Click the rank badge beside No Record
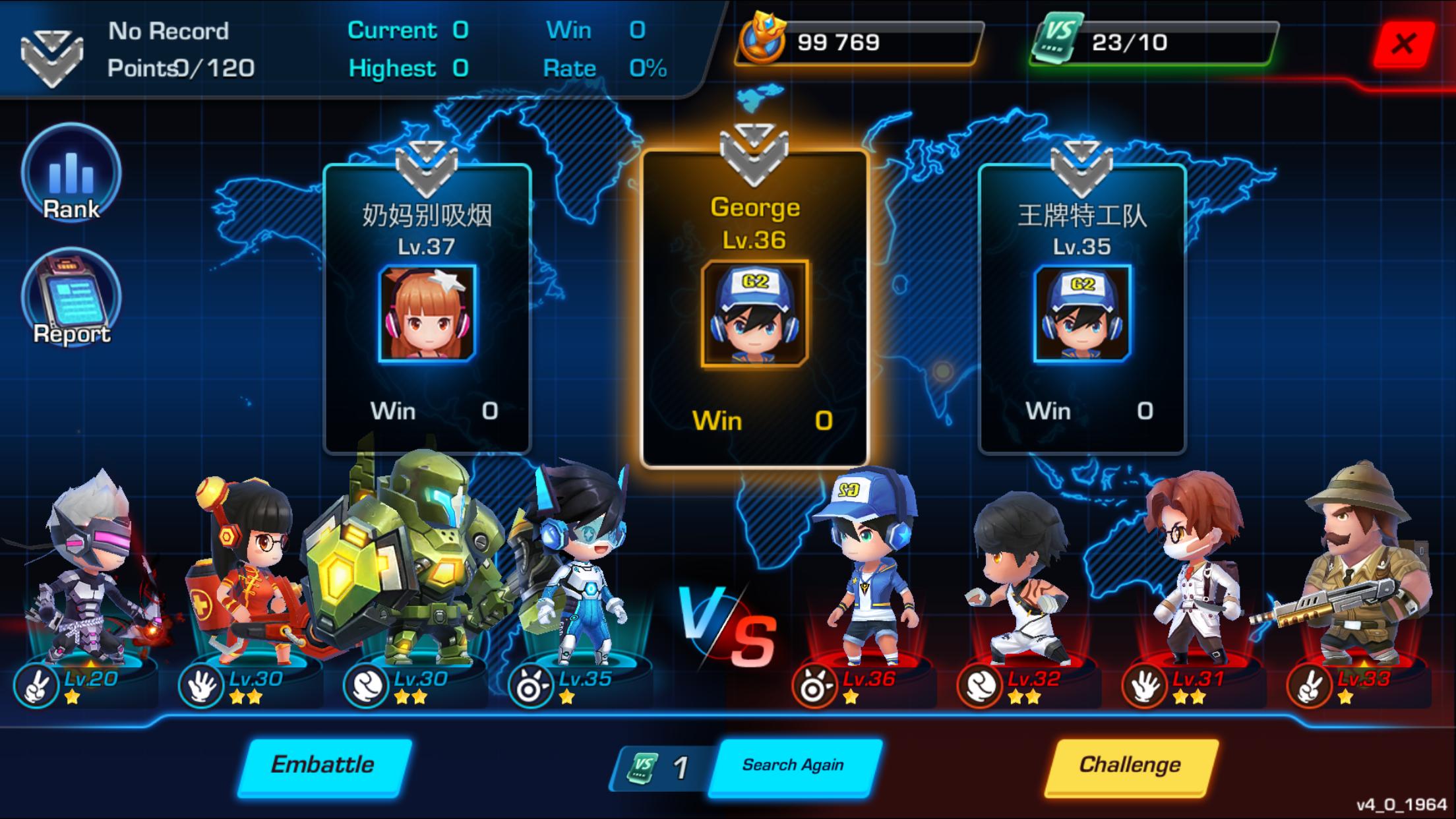 pyautogui.click(x=51, y=57)
